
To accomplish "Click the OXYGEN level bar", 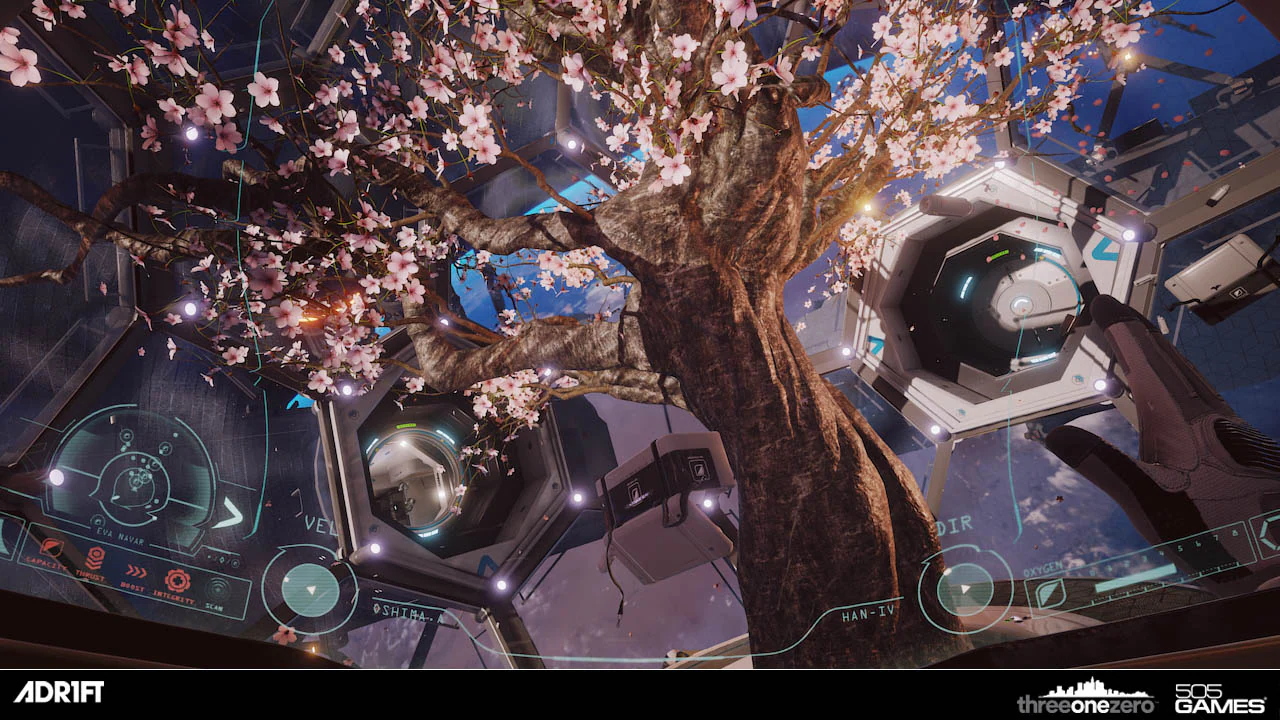I will point(1134,576).
